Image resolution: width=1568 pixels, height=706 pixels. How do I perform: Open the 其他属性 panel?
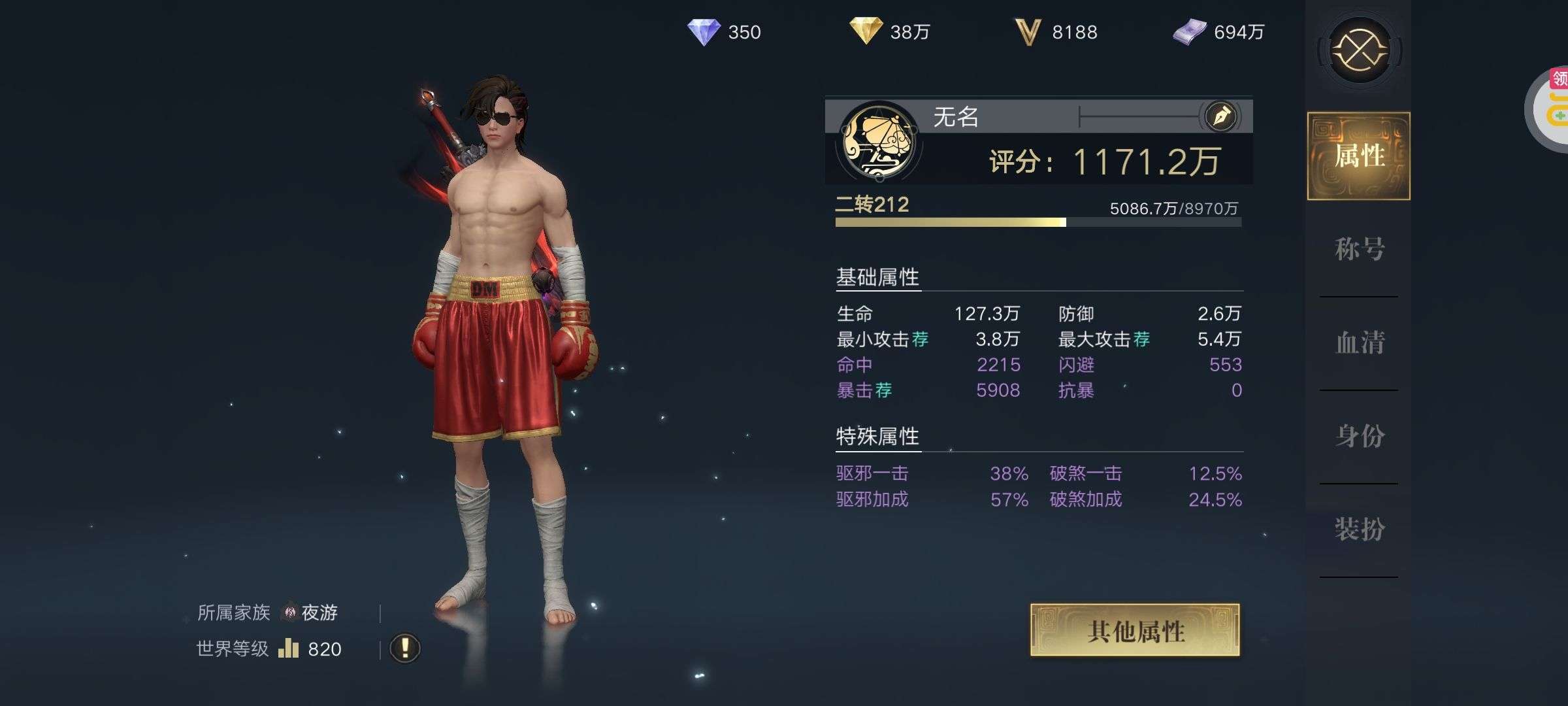tap(1135, 630)
